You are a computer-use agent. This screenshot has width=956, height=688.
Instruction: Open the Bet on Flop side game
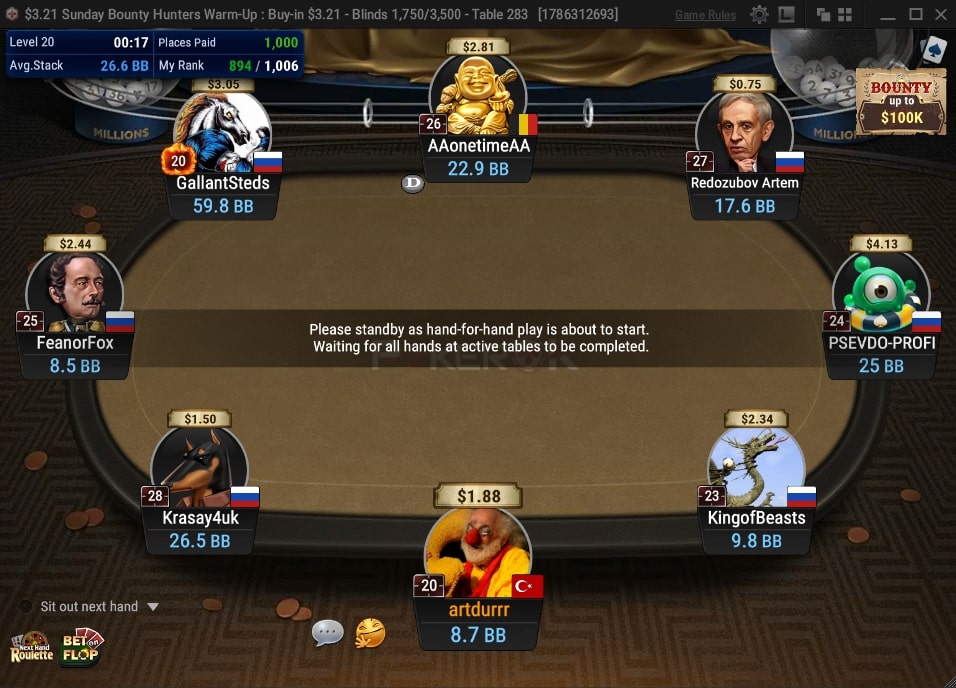(x=83, y=647)
